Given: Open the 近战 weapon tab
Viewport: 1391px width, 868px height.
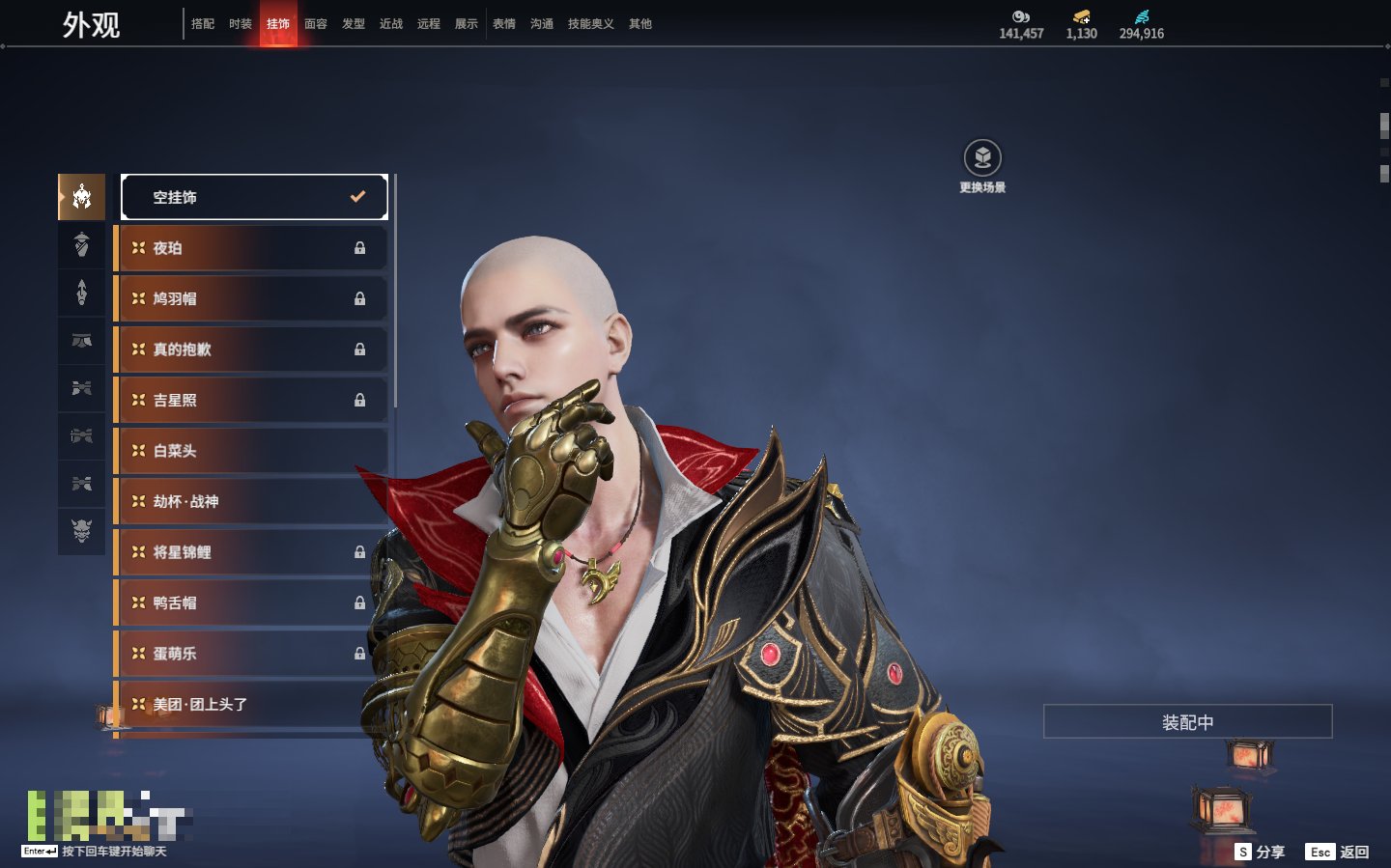Looking at the screenshot, I should [x=391, y=24].
